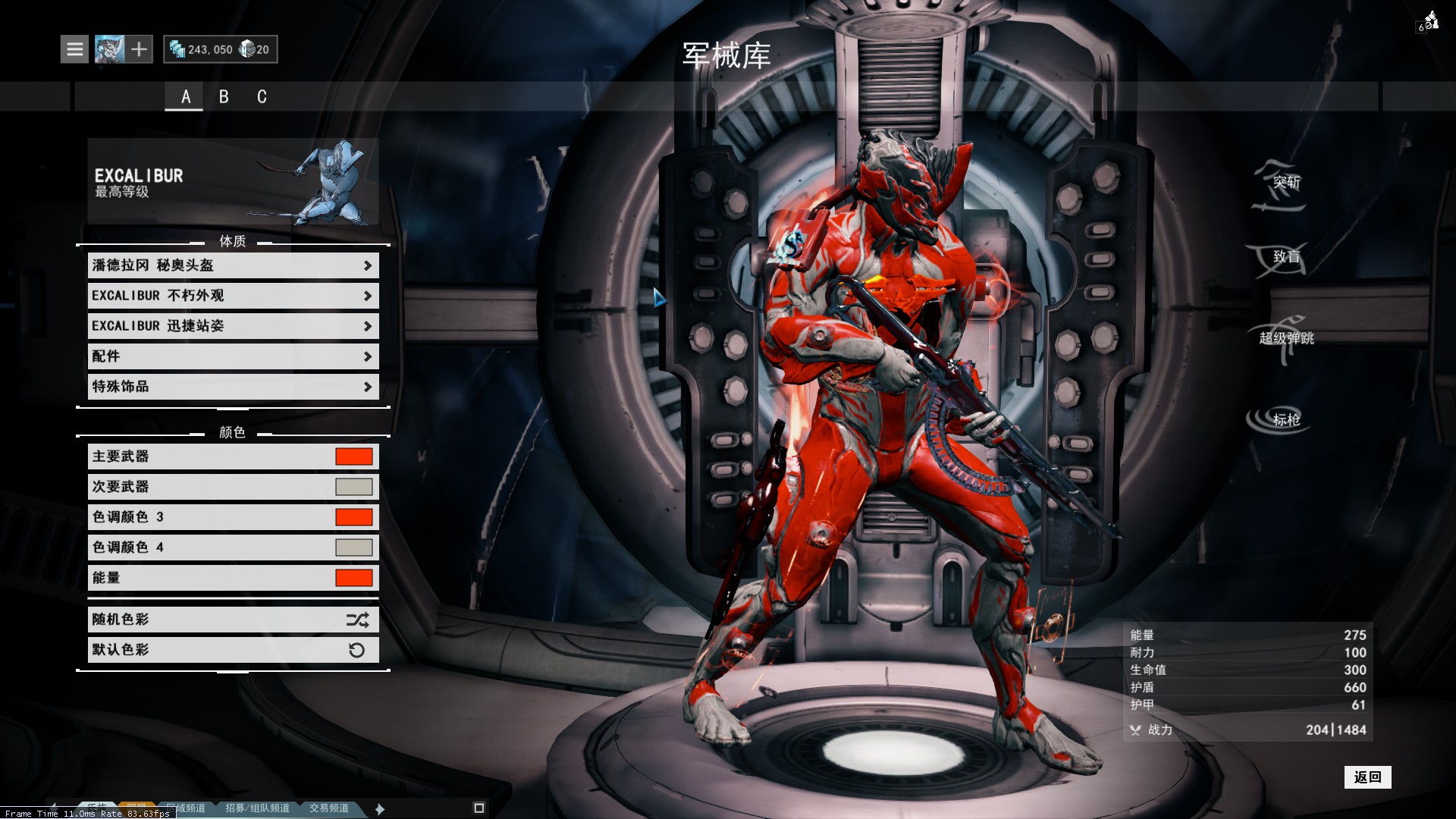Open the 配件 attachments menu
Viewport: 1456px width, 819px height.
tap(233, 356)
